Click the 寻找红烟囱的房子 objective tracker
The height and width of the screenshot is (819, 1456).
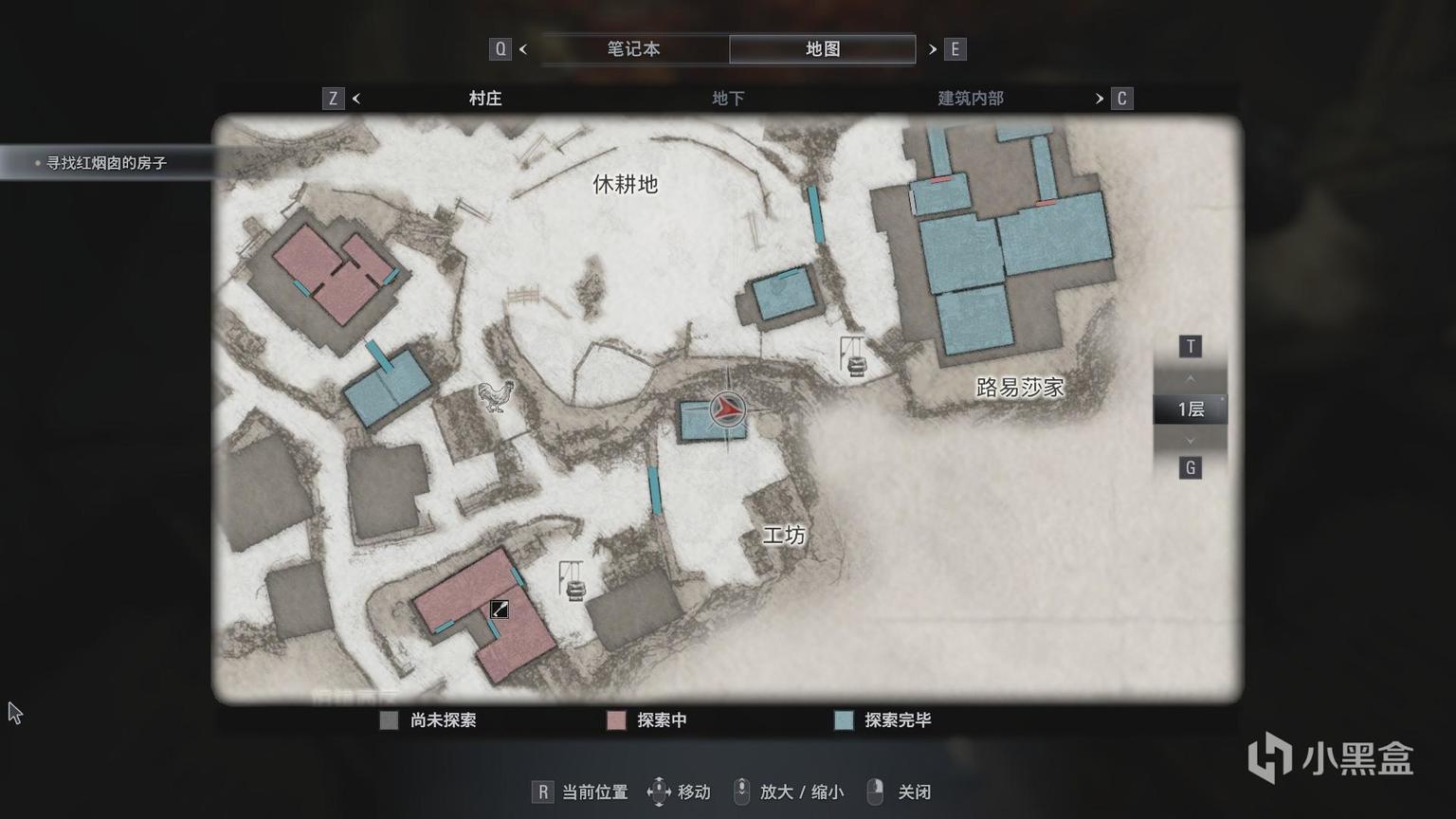(106, 163)
